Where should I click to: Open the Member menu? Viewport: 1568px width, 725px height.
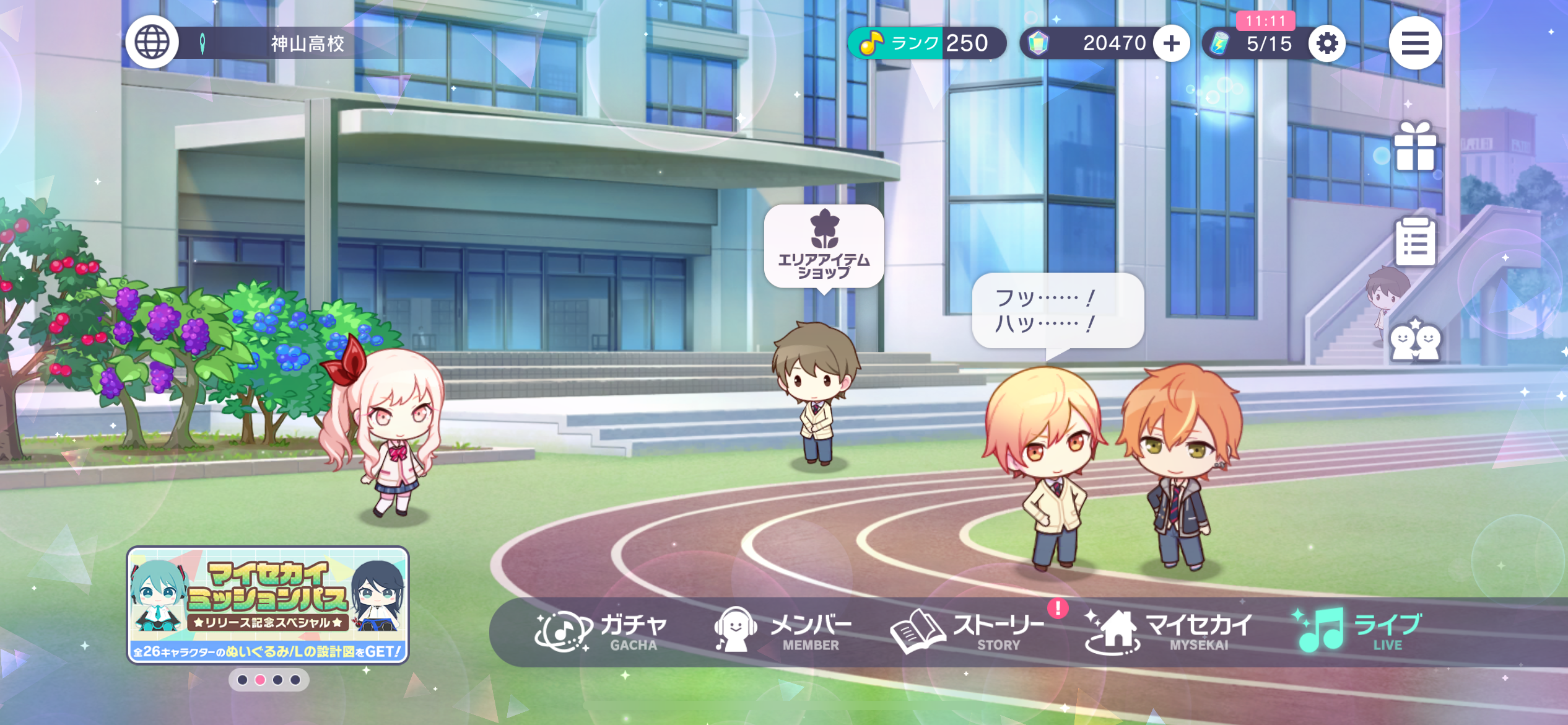click(x=783, y=631)
